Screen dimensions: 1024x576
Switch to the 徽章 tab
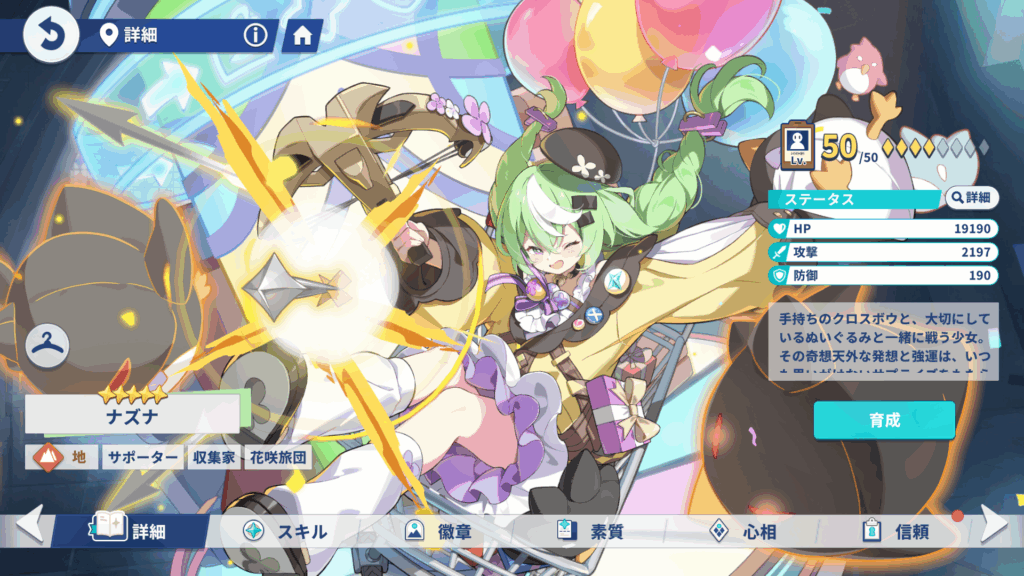tap(441, 531)
